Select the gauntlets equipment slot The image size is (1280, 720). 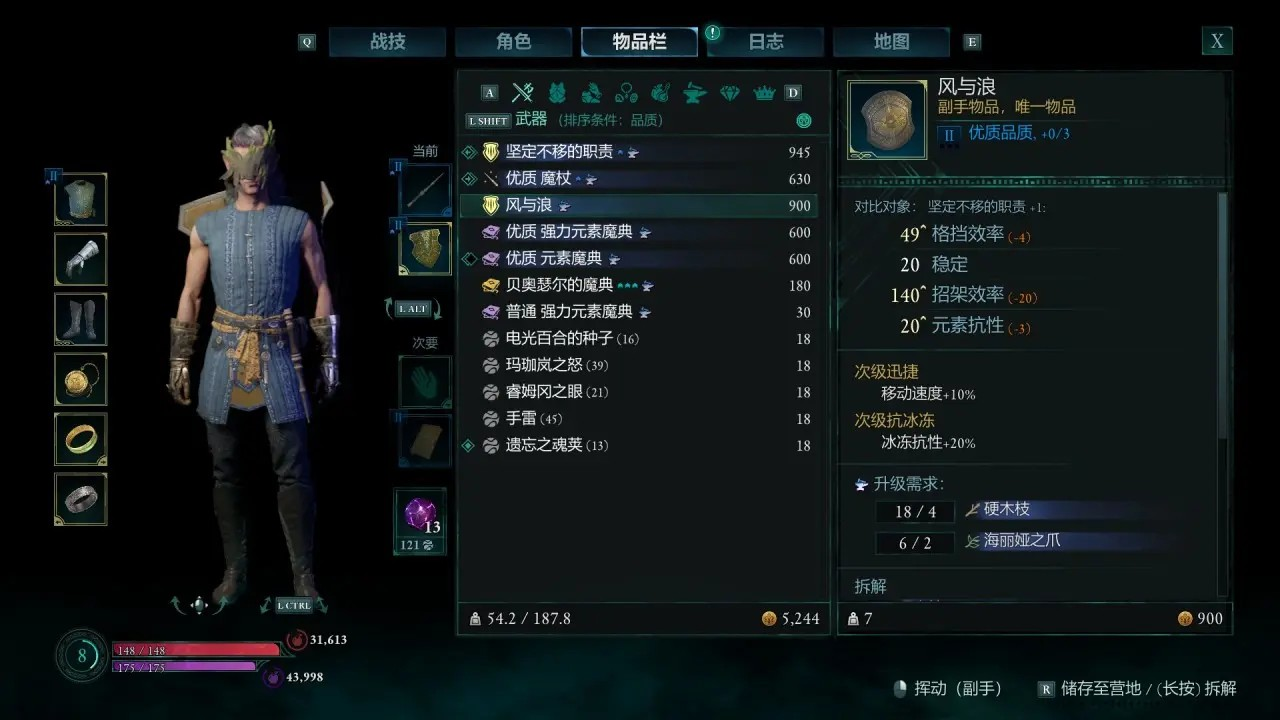tap(81, 259)
